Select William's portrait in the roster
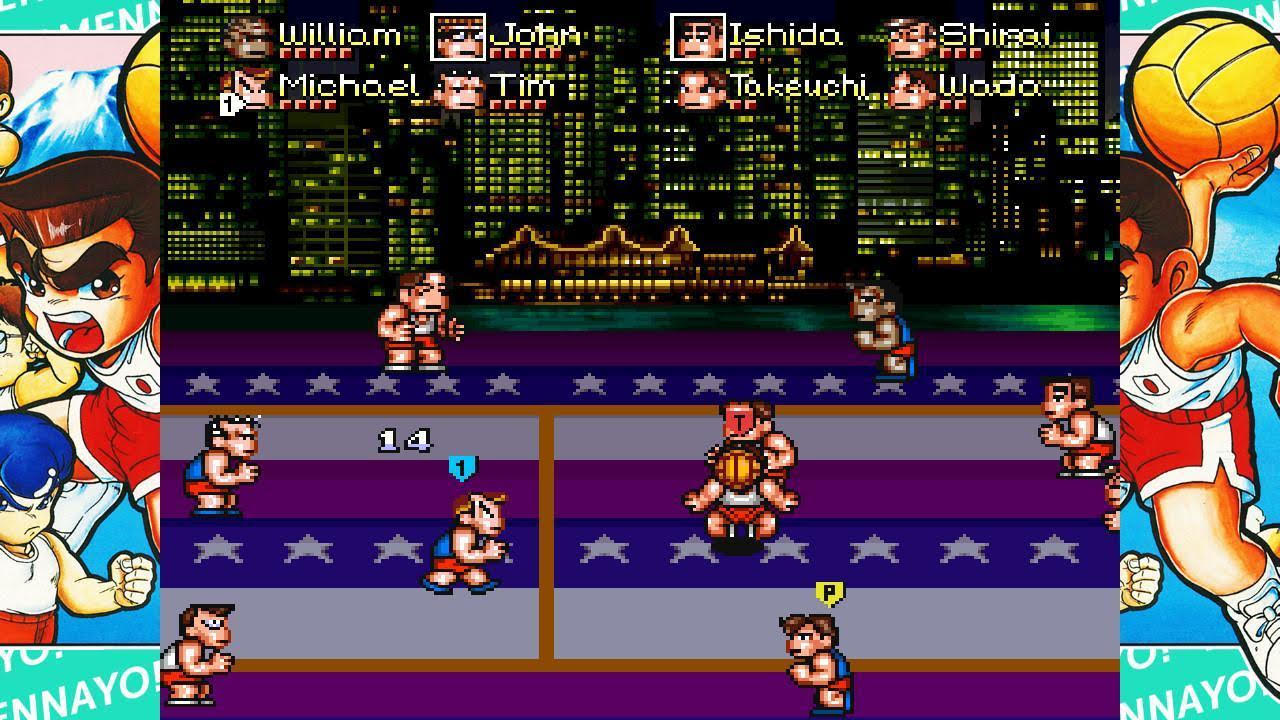Image resolution: width=1280 pixels, height=720 pixels. pos(250,37)
